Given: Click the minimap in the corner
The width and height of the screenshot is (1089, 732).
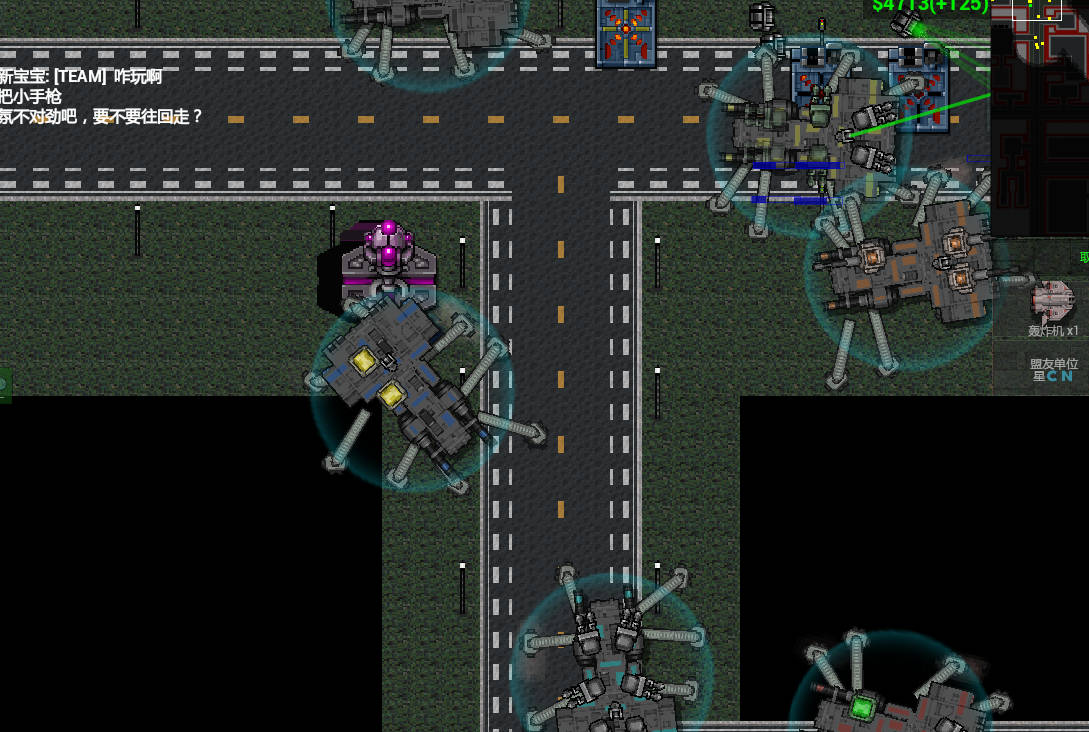Looking at the screenshot, I should pyautogui.click(x=1040, y=115).
